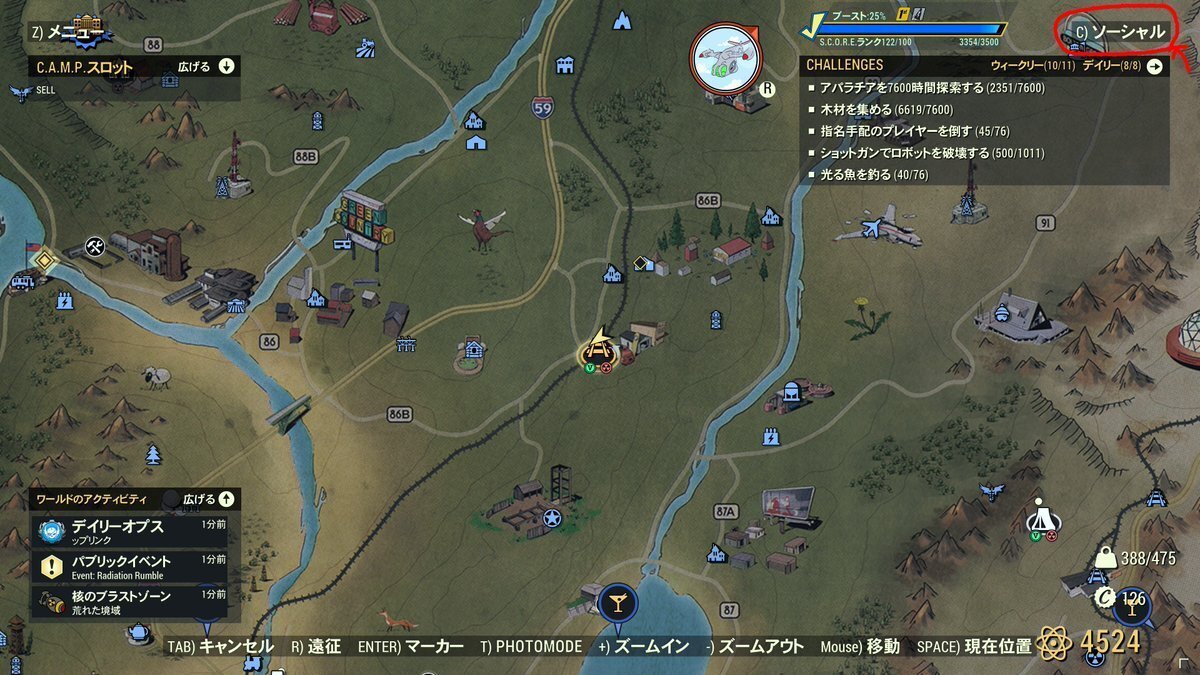Switch to the ウィークリー challenges tab

pyautogui.click(x=1031, y=65)
